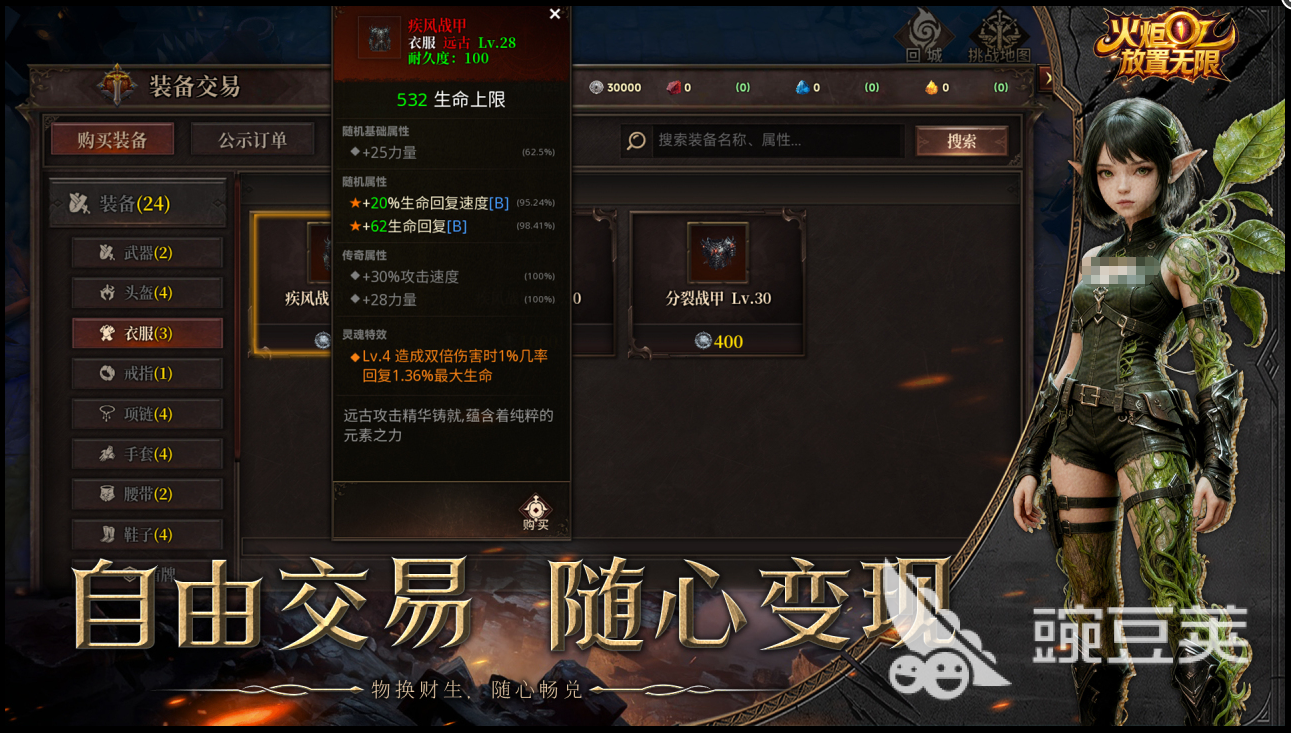Click the 搜索 search button
This screenshot has width=1291, height=733.
963,141
